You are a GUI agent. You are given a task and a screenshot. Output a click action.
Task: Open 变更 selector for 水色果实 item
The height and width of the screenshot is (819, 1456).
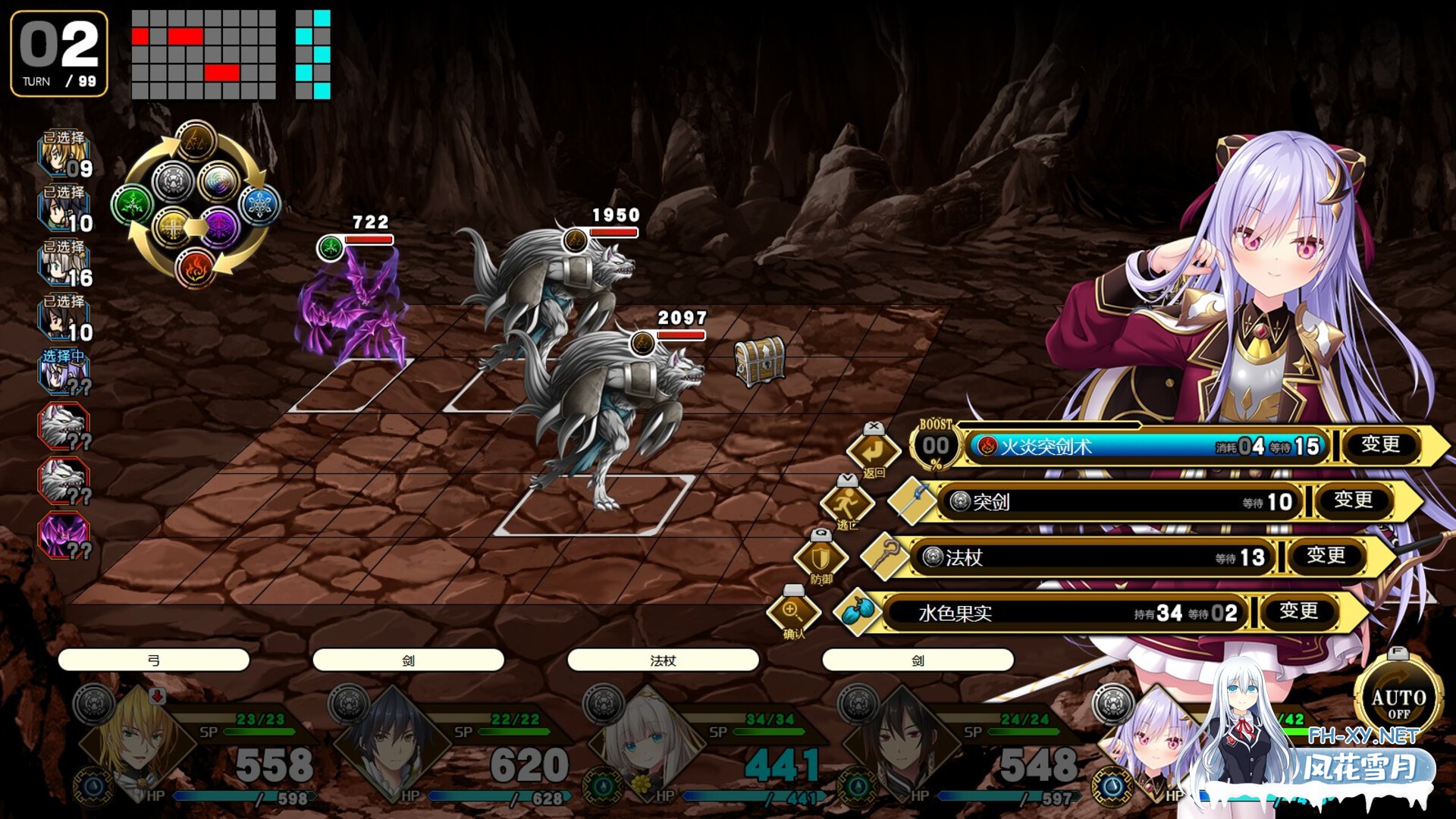tap(1298, 611)
